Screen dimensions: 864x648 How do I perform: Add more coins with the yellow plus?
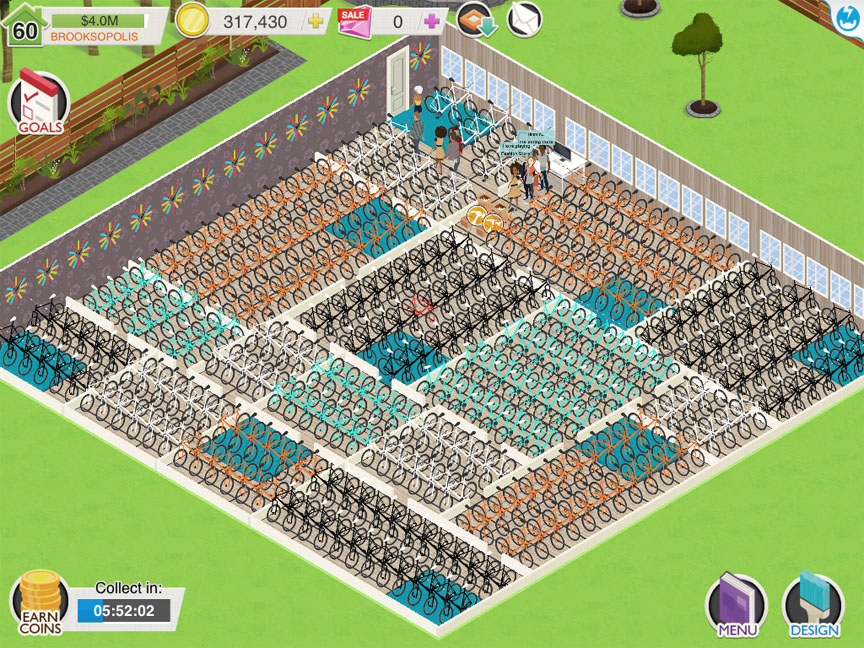pyautogui.click(x=315, y=22)
